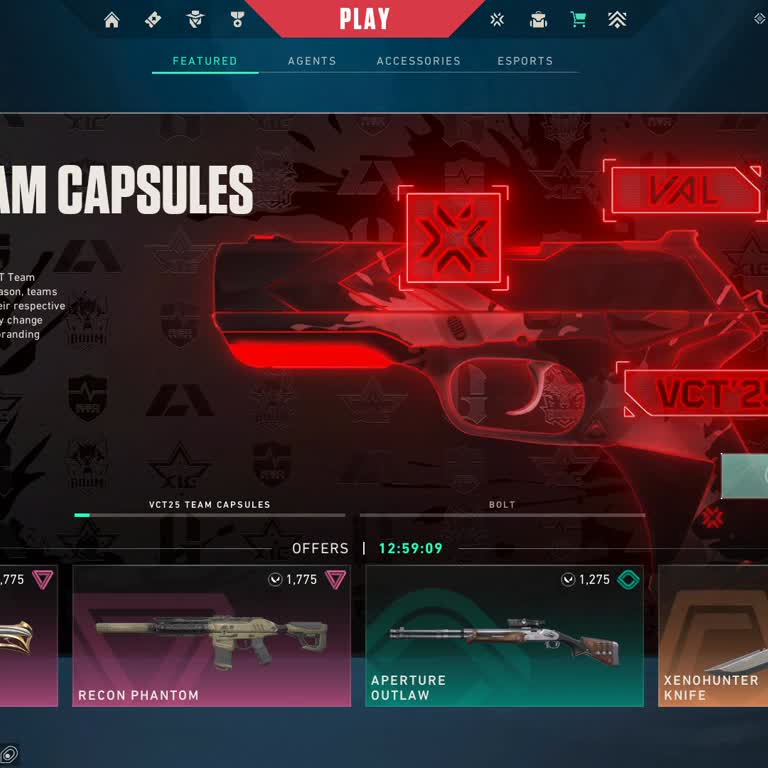Open the backpack Collection icon

click(x=538, y=20)
